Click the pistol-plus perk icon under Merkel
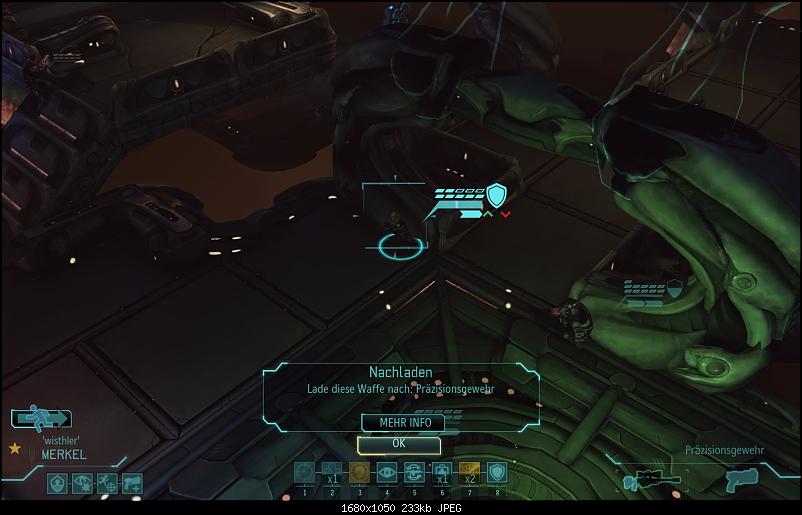Screen dimensions: 802x515 [131, 483]
